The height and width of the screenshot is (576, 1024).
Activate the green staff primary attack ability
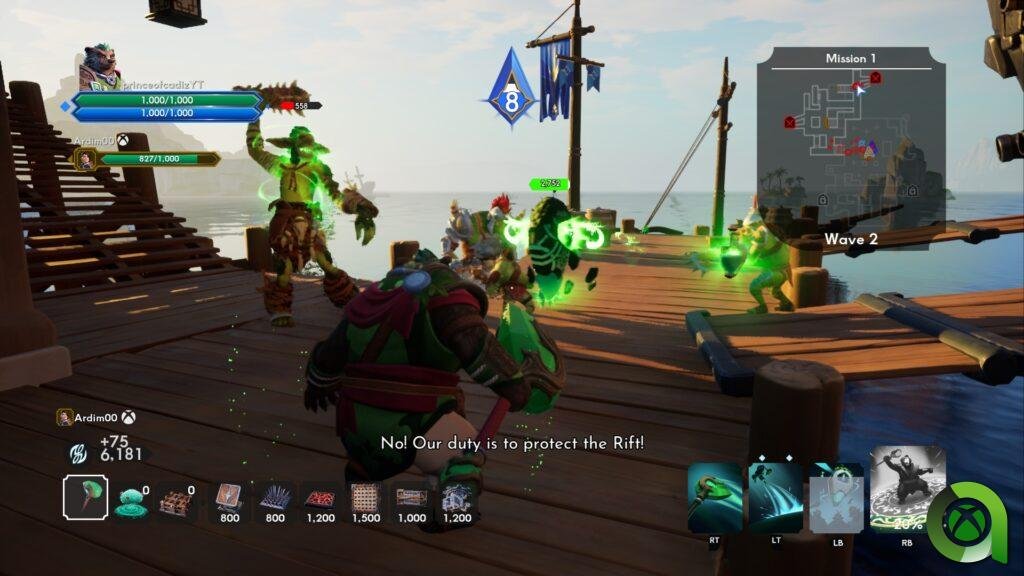(715, 497)
